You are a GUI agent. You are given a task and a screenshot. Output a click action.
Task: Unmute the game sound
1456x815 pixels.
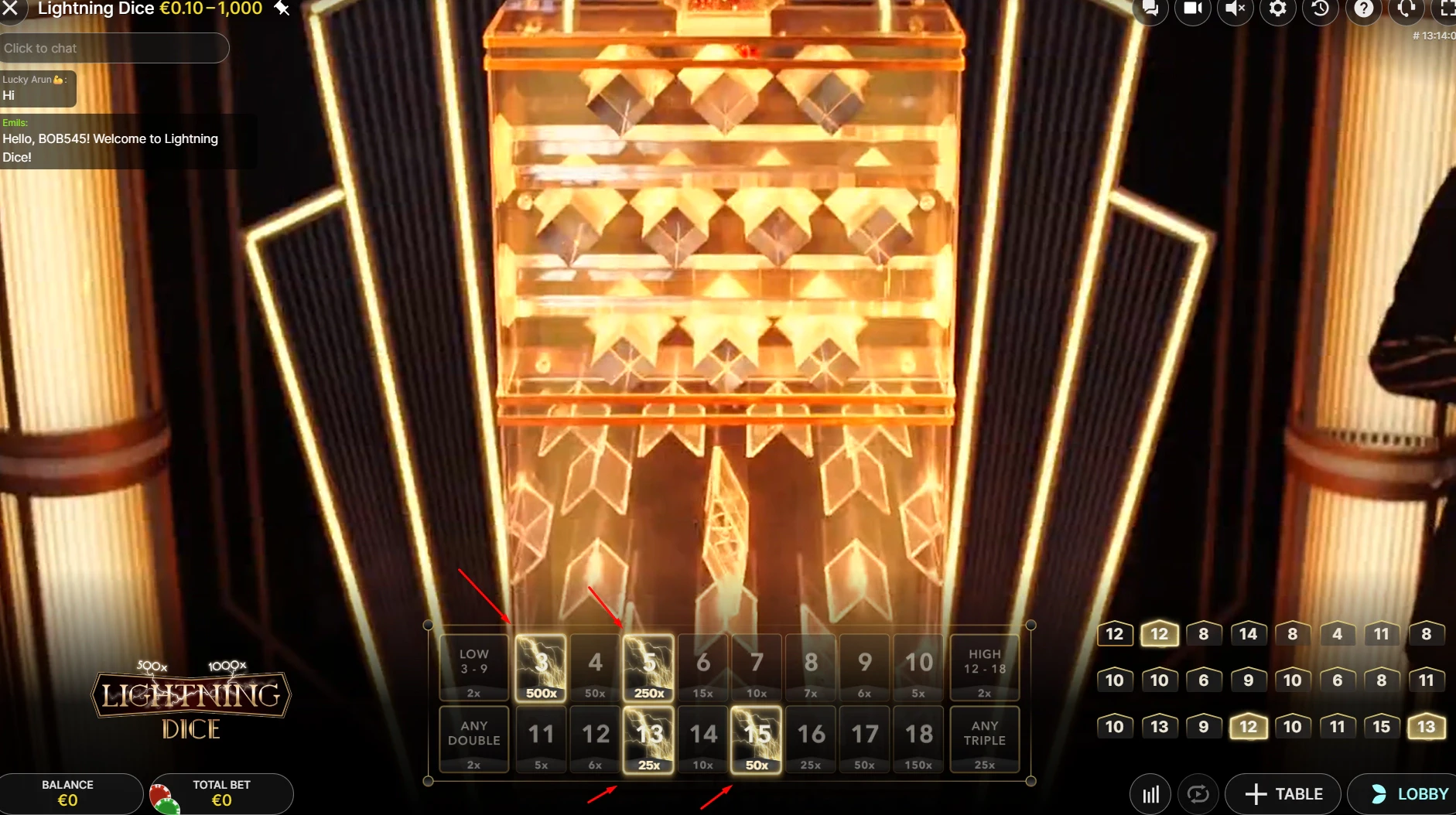point(1235,11)
